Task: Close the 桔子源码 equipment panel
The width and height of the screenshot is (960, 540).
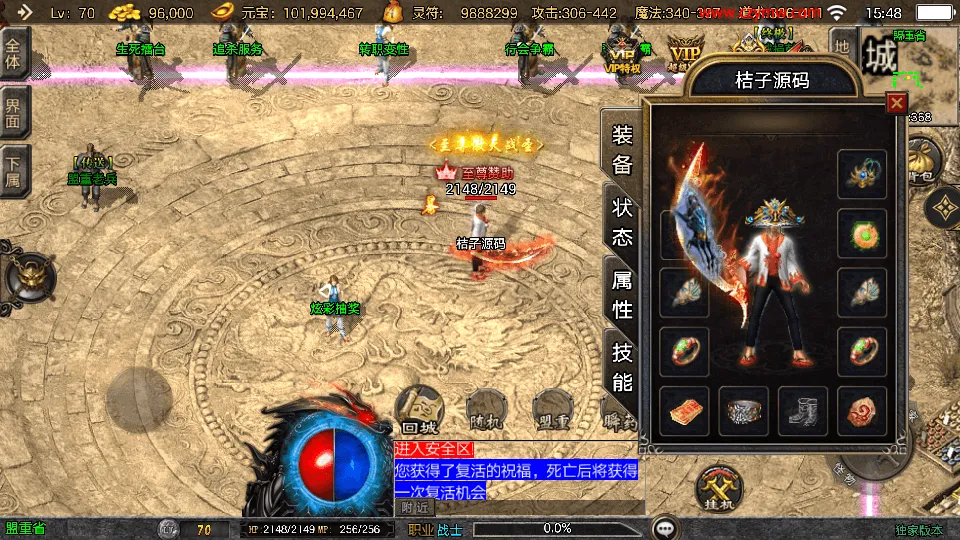Action: pos(897,102)
